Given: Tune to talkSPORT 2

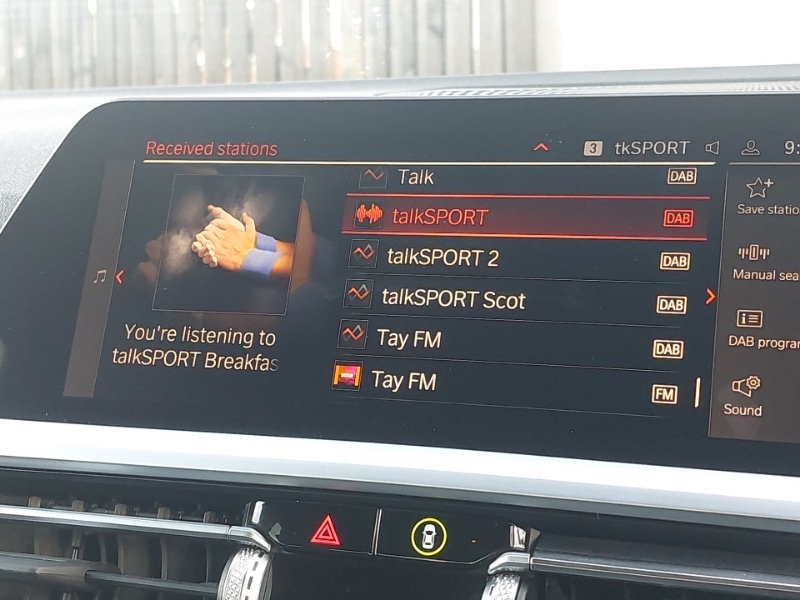Looking at the screenshot, I should 518,258.
